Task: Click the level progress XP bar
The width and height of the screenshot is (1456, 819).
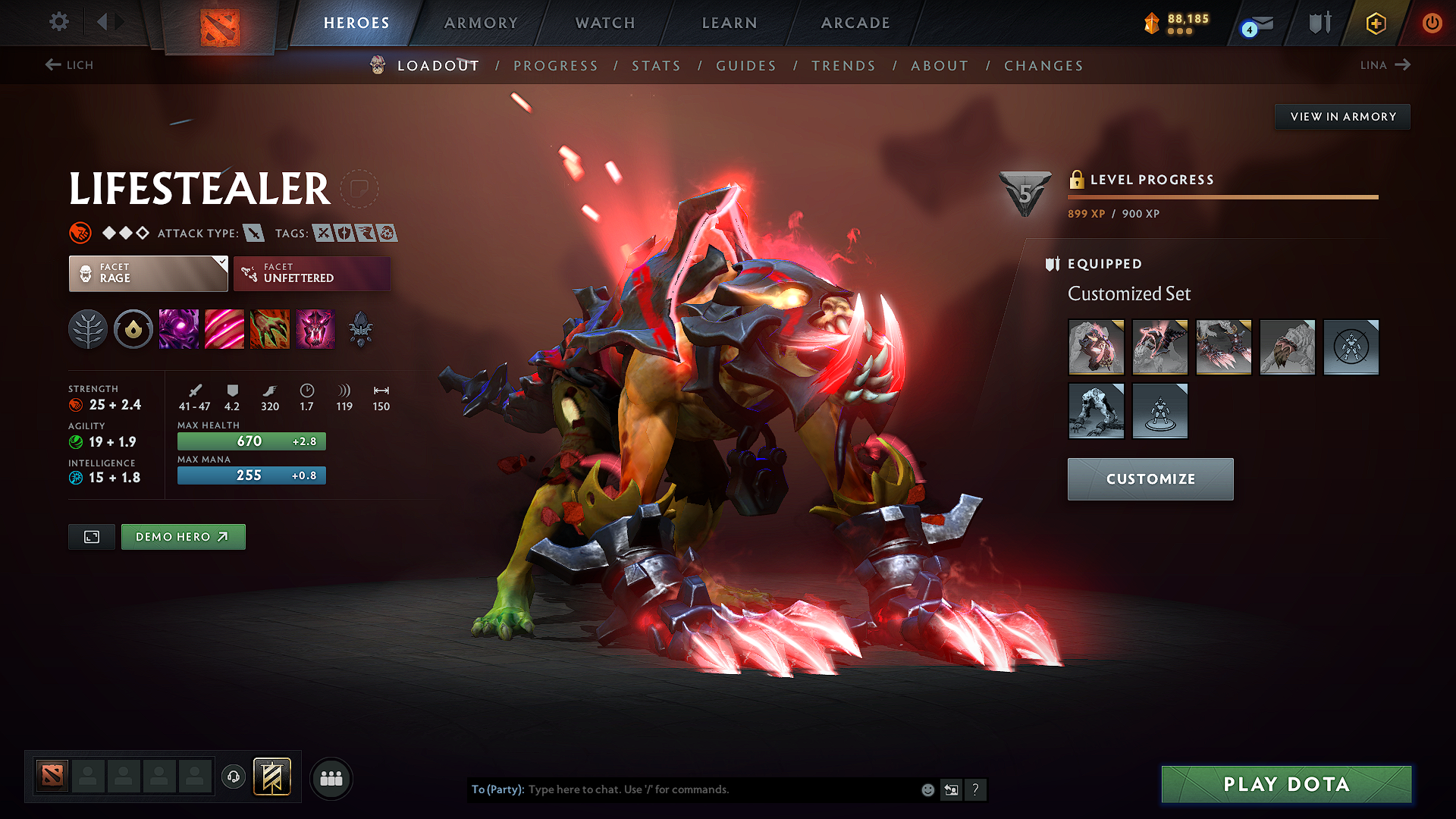Action: coord(1222,196)
